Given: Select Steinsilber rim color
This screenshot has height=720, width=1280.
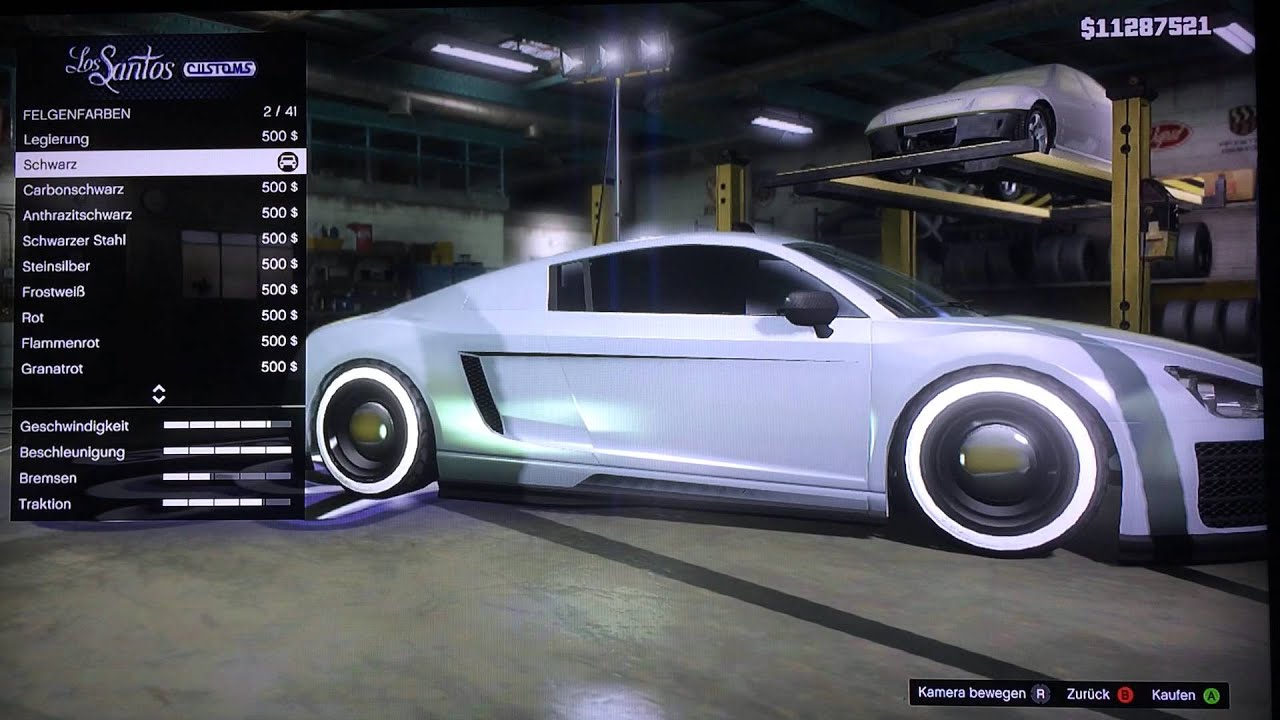Looking at the screenshot, I should (158, 266).
